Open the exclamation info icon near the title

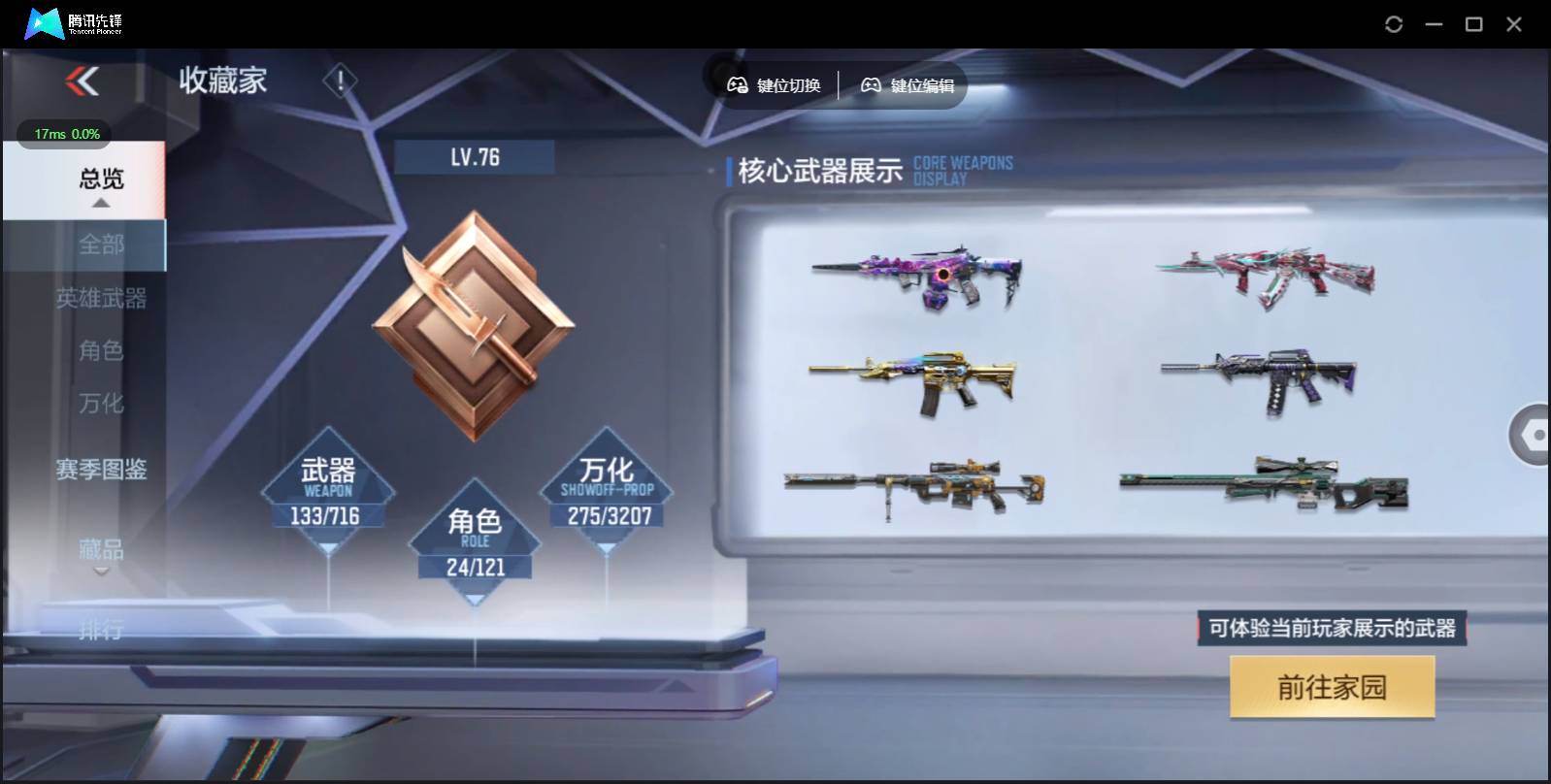click(340, 78)
